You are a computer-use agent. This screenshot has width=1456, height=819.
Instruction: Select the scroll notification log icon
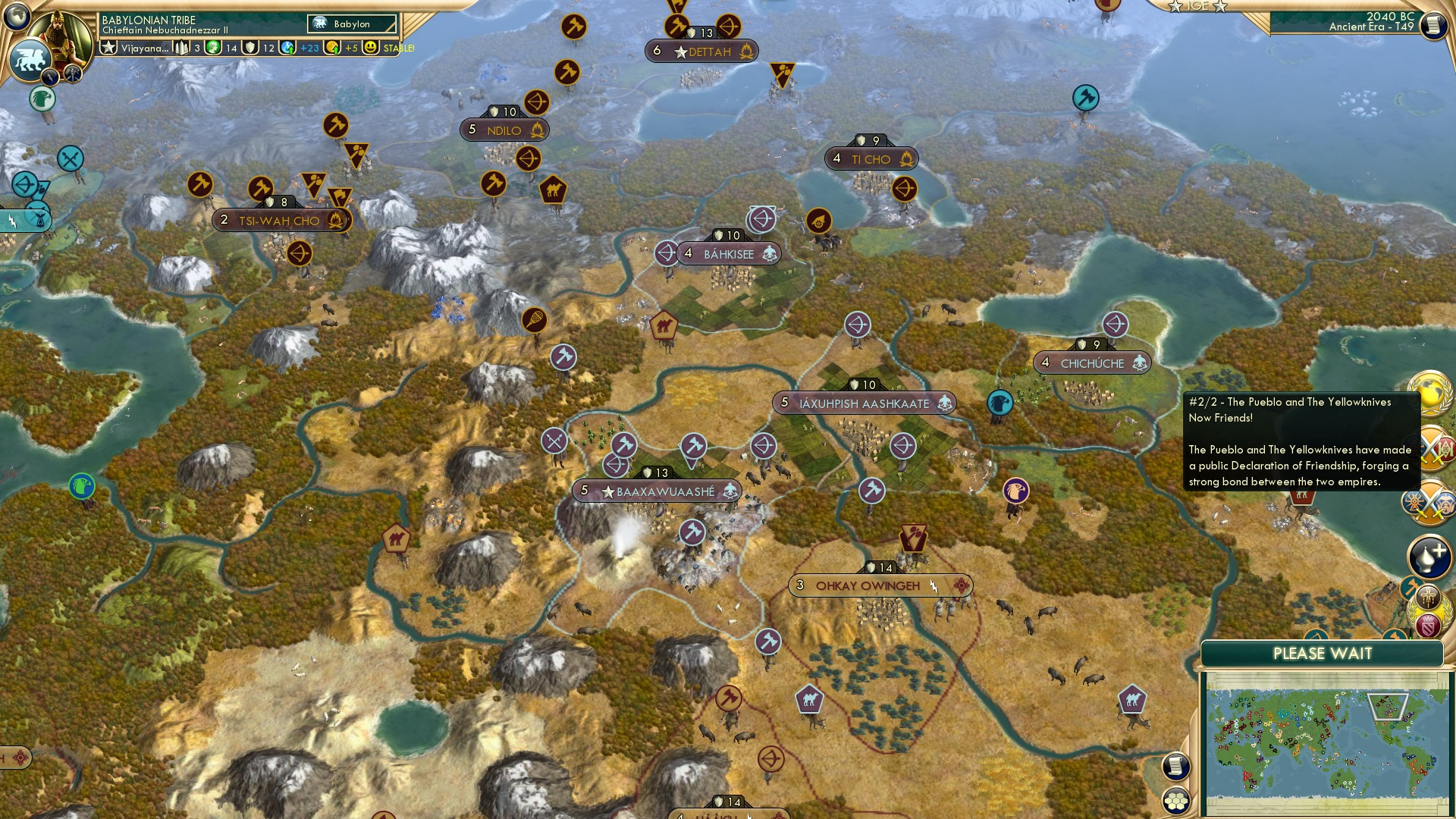click(x=1175, y=767)
